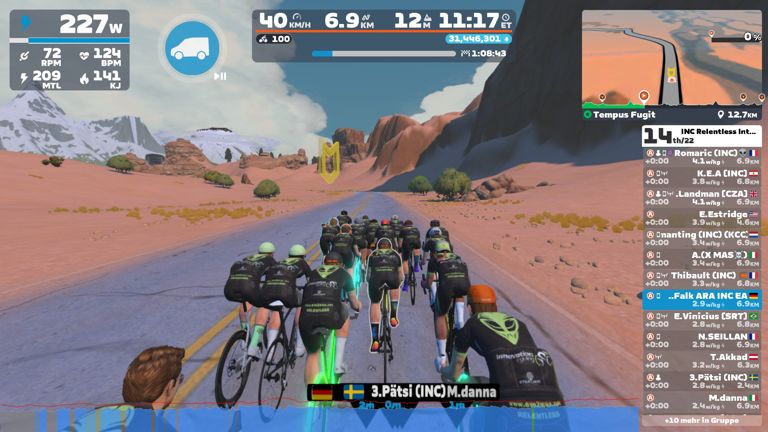Image resolution: width=768 pixels, height=432 pixels.
Task: Toggle the play/pause icon below the power-up
Action: click(x=220, y=76)
